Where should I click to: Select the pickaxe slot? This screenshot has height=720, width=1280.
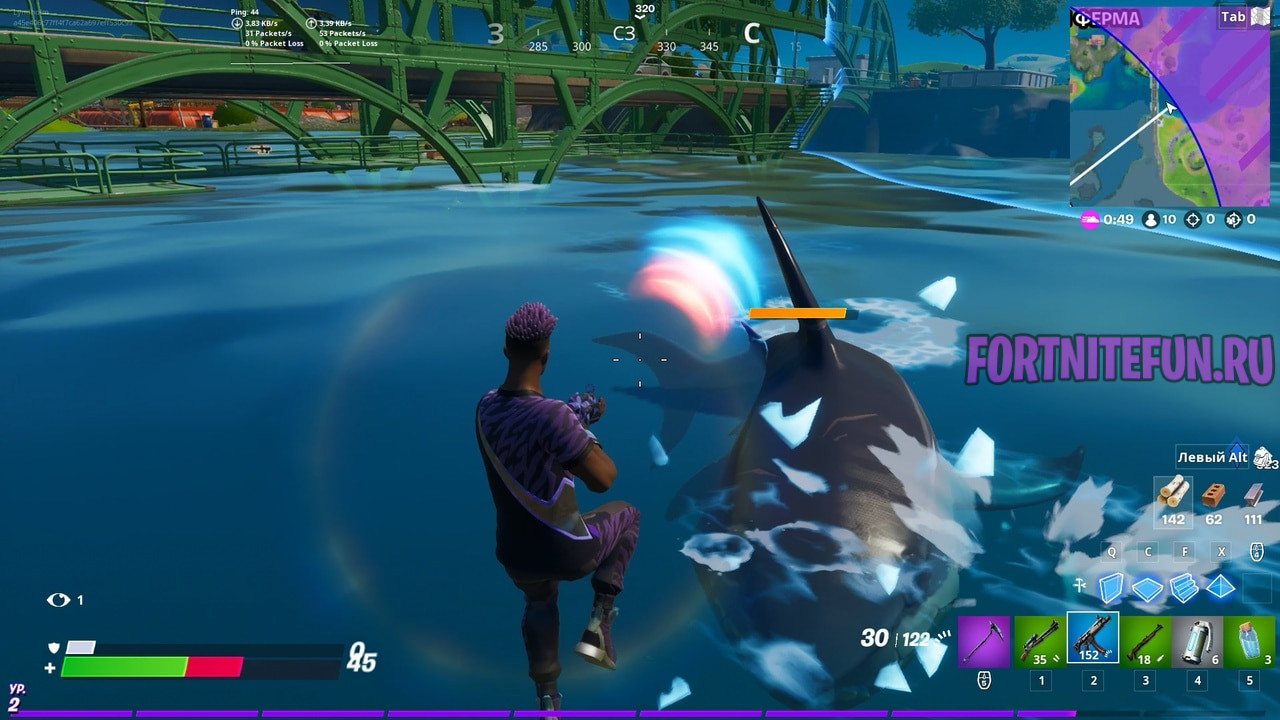pyautogui.click(x=984, y=641)
